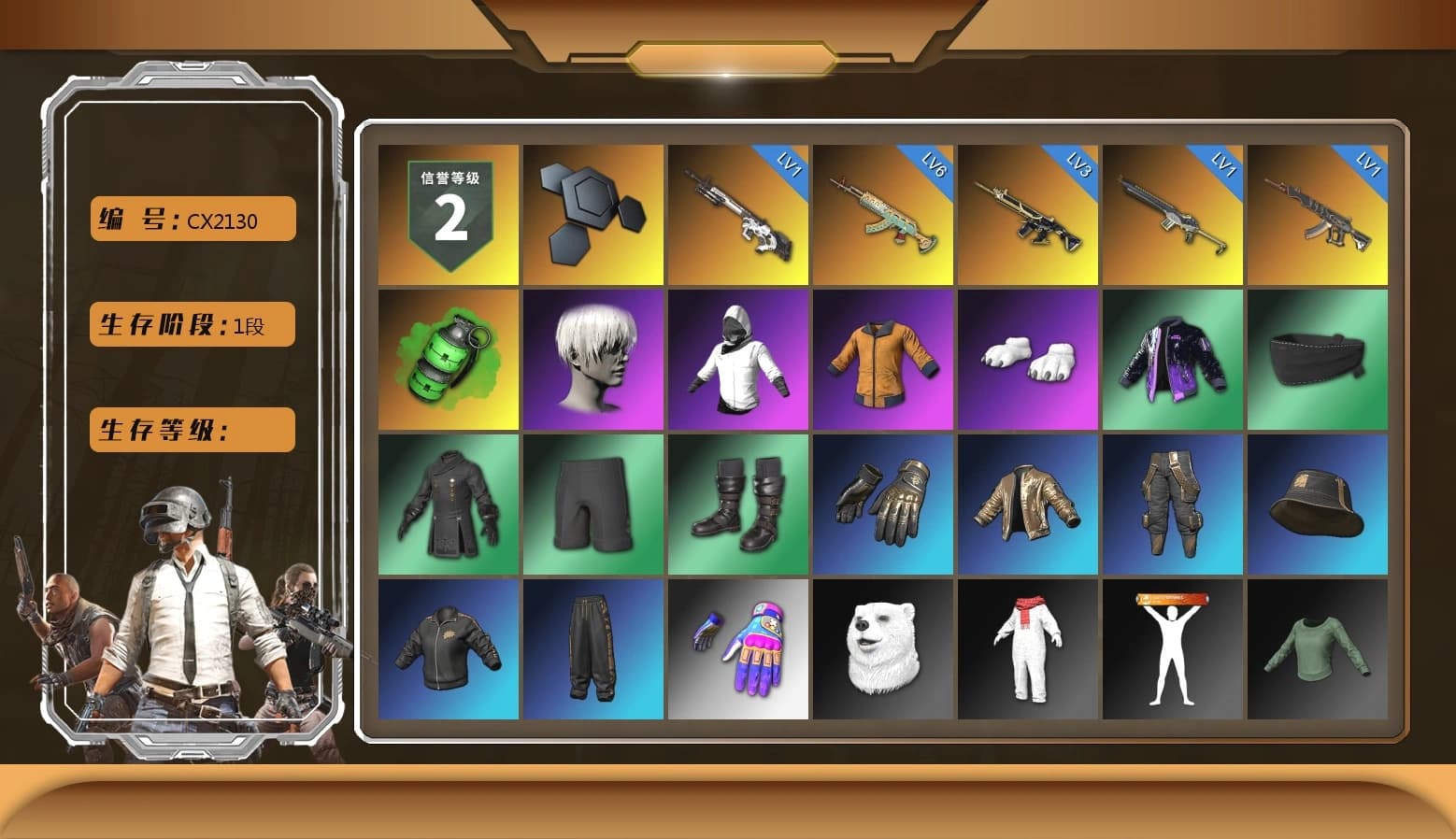Screen dimensions: 1456x839
Task: Click the polar bear mask
Action: point(881,649)
